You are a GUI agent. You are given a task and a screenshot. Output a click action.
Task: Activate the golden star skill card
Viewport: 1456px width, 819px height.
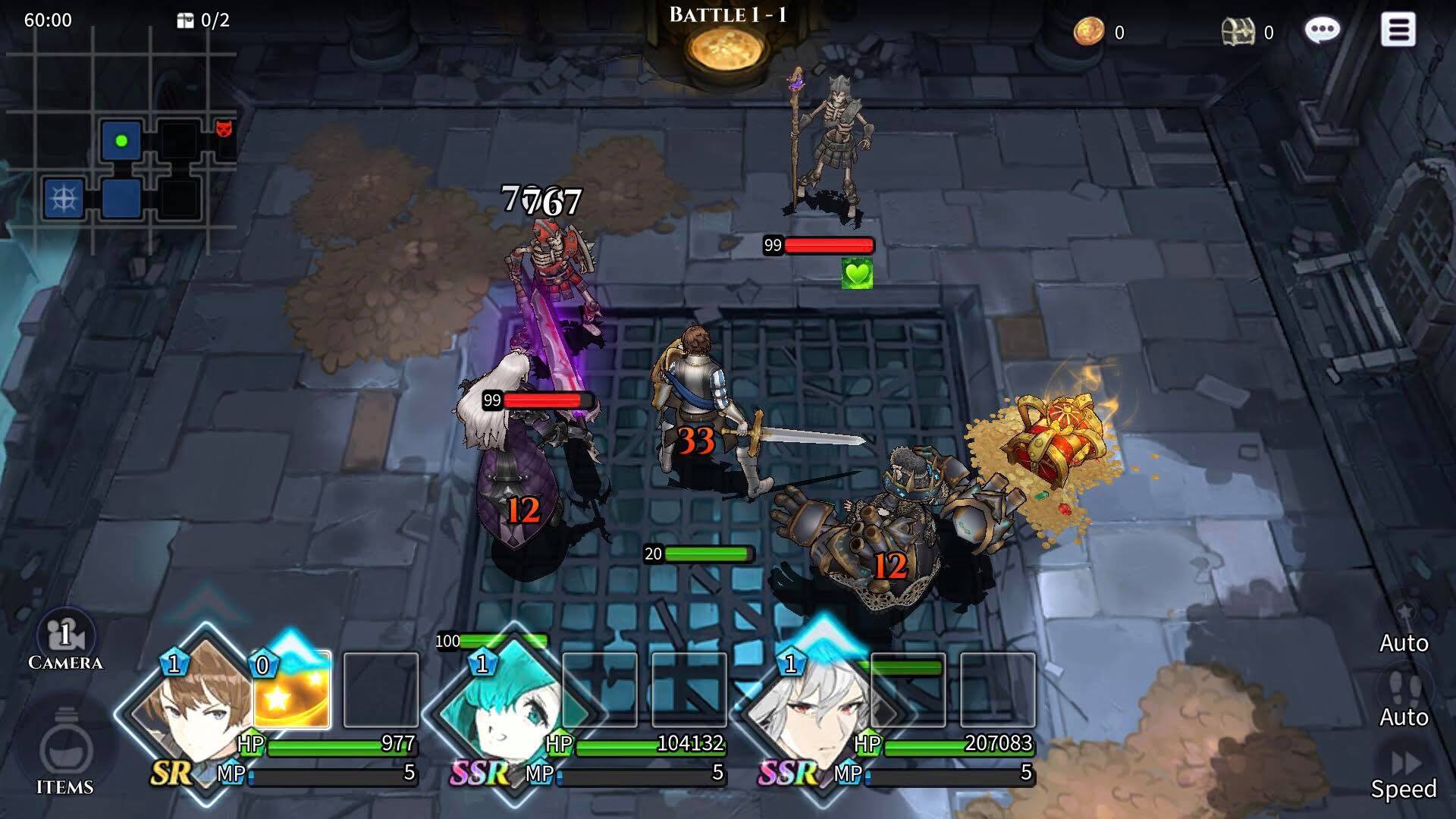pyautogui.click(x=292, y=690)
